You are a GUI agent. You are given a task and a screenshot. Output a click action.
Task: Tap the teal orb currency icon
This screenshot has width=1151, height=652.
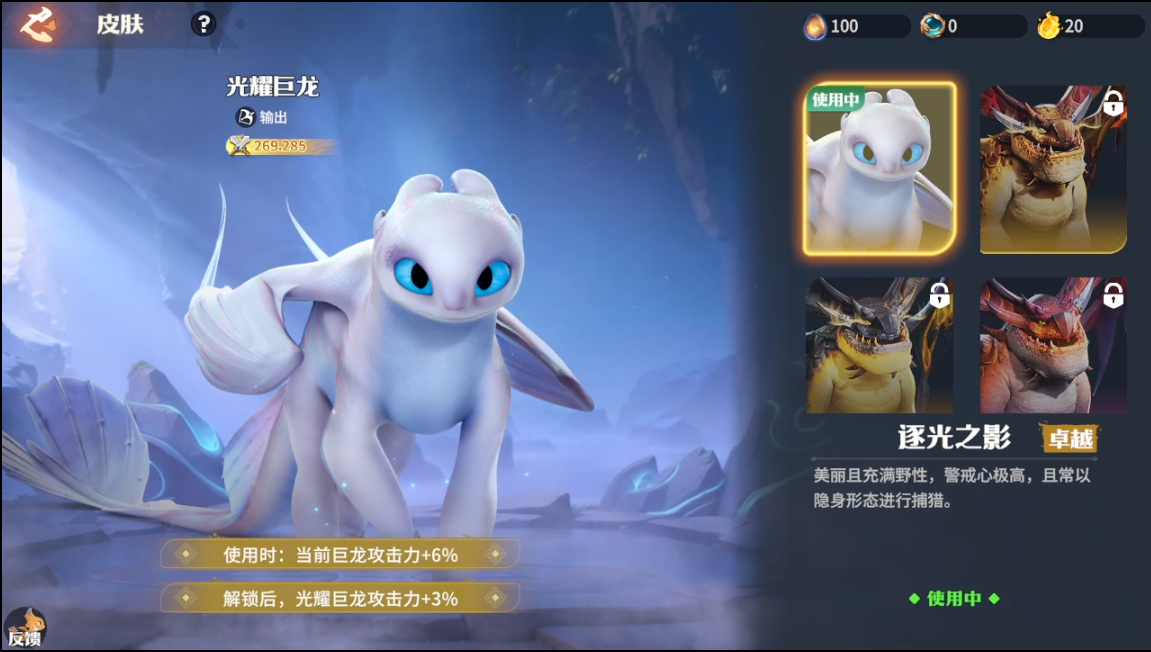(x=932, y=26)
